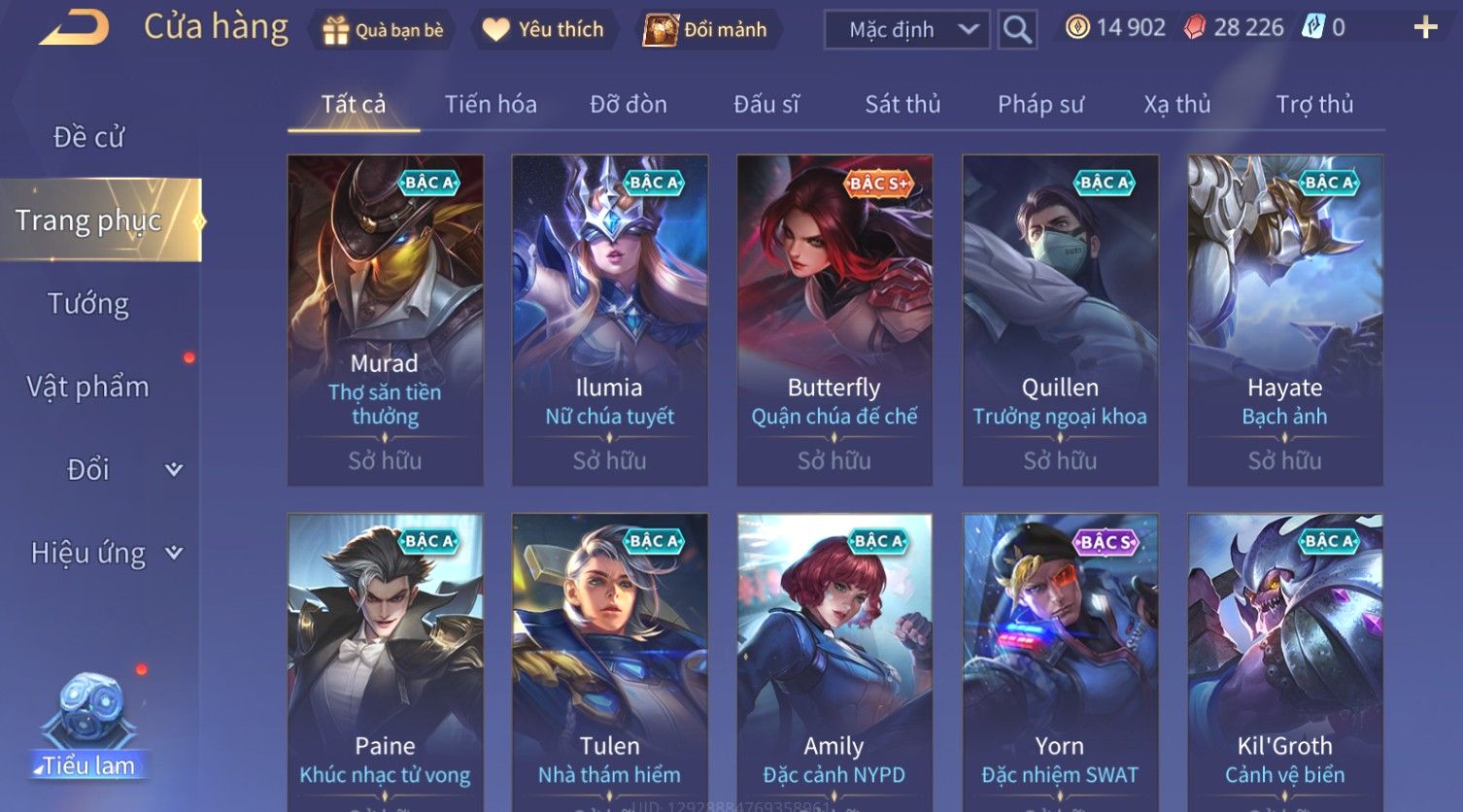Select the Butterfly Quận chúa đế chế skin

pyautogui.click(x=834, y=321)
